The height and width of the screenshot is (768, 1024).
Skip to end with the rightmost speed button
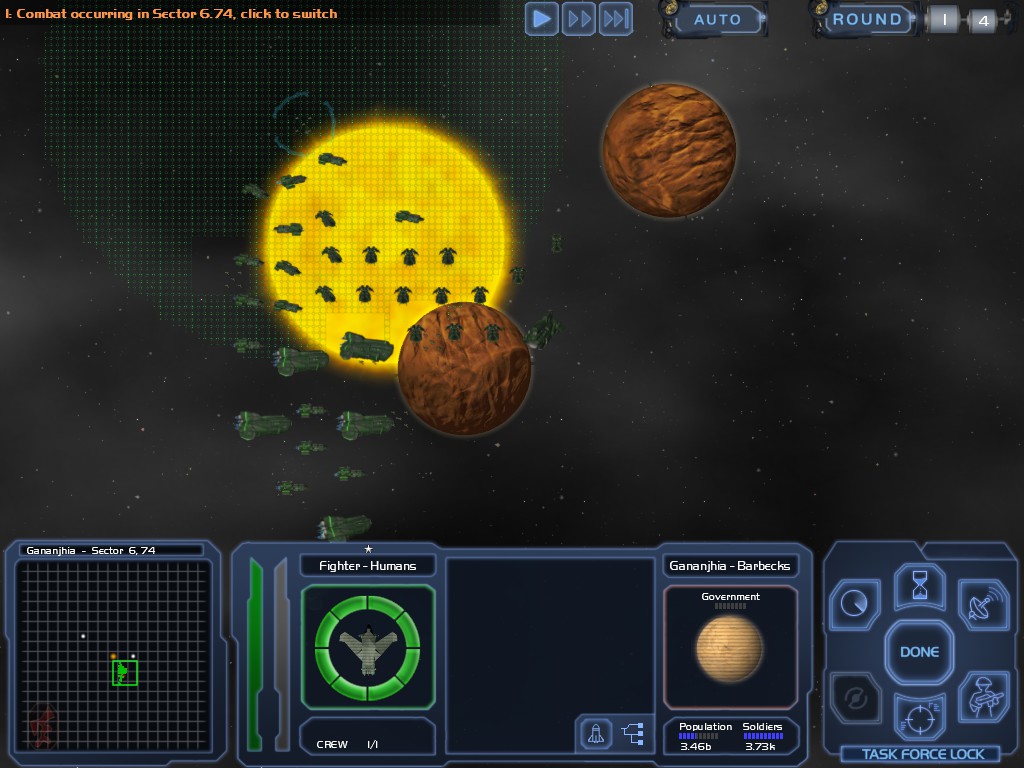(x=616, y=19)
